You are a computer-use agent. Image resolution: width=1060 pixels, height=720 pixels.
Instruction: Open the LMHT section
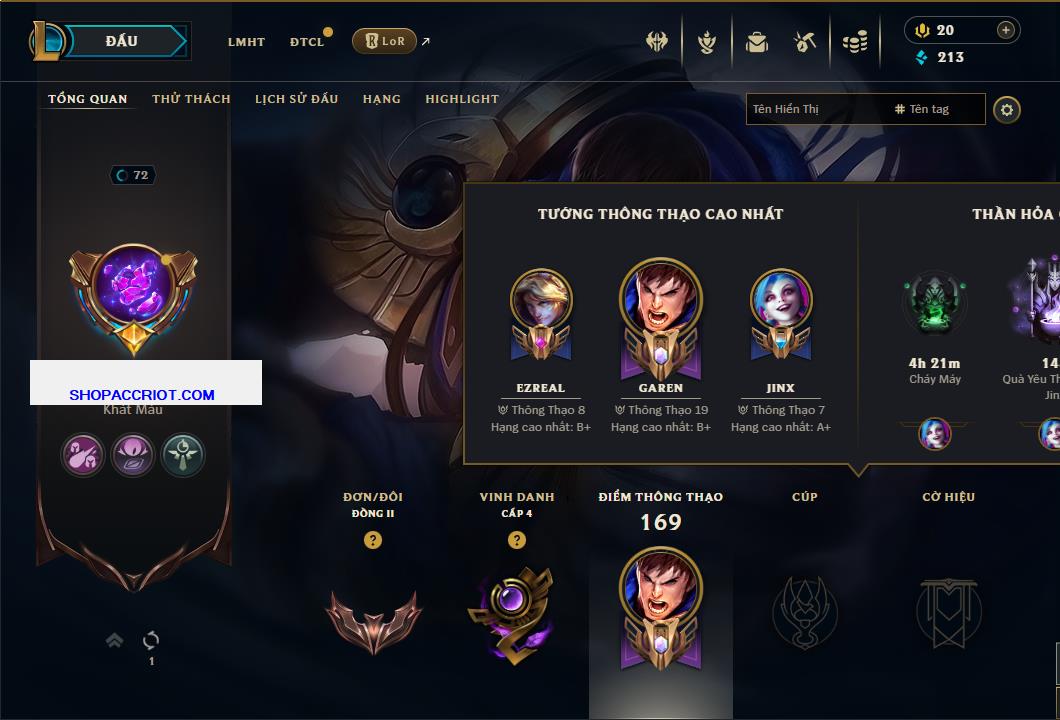(x=246, y=42)
